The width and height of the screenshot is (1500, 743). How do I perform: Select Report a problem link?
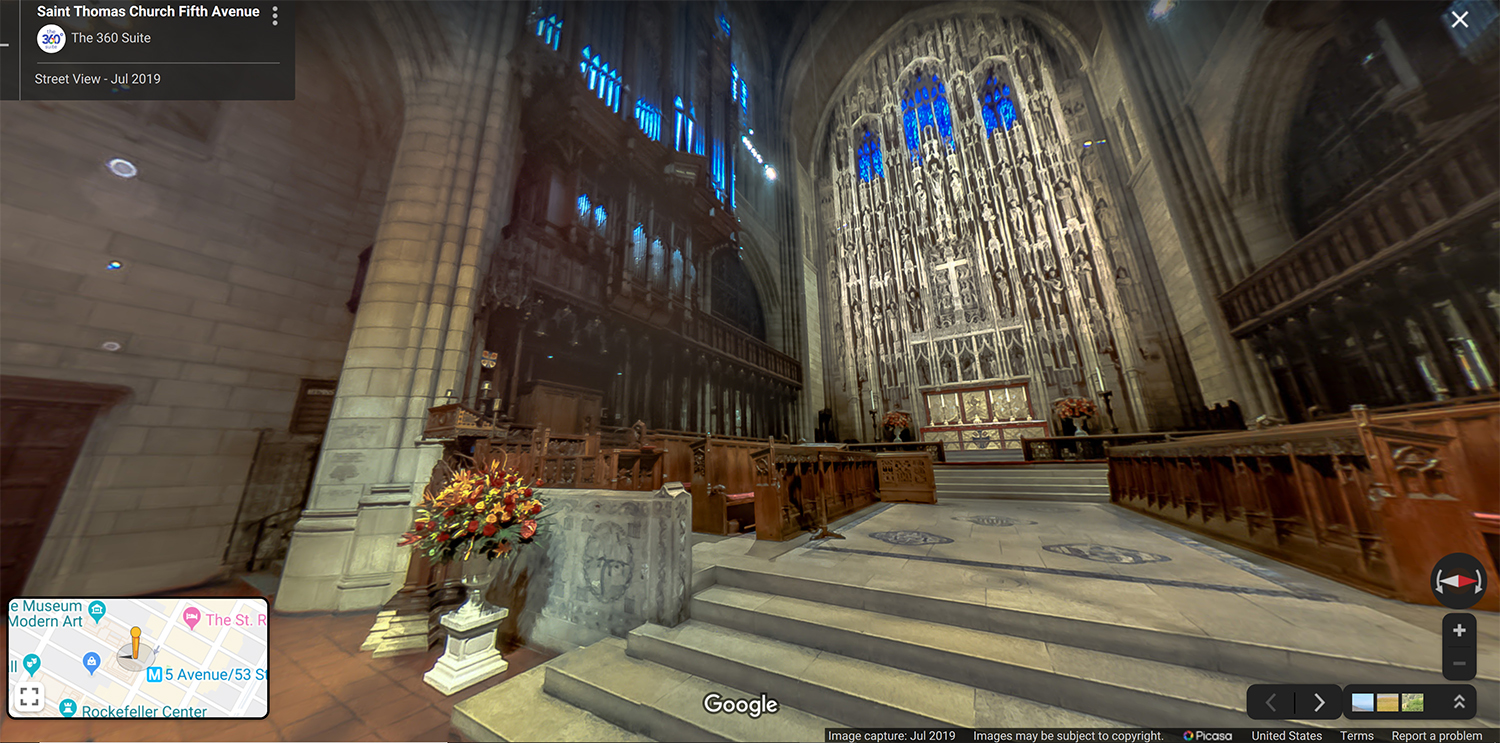tap(1437, 736)
